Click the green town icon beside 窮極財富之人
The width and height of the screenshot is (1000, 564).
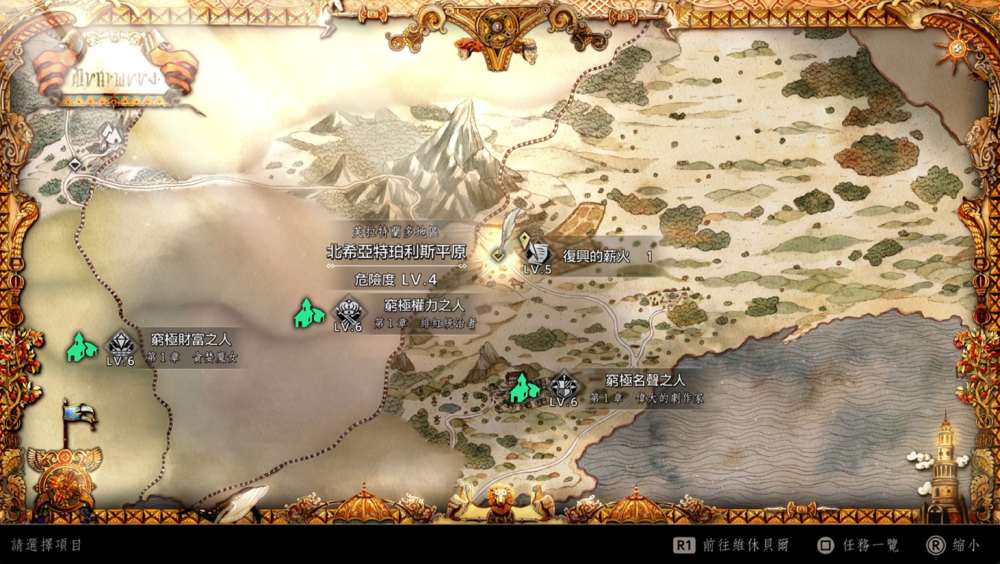pos(81,347)
